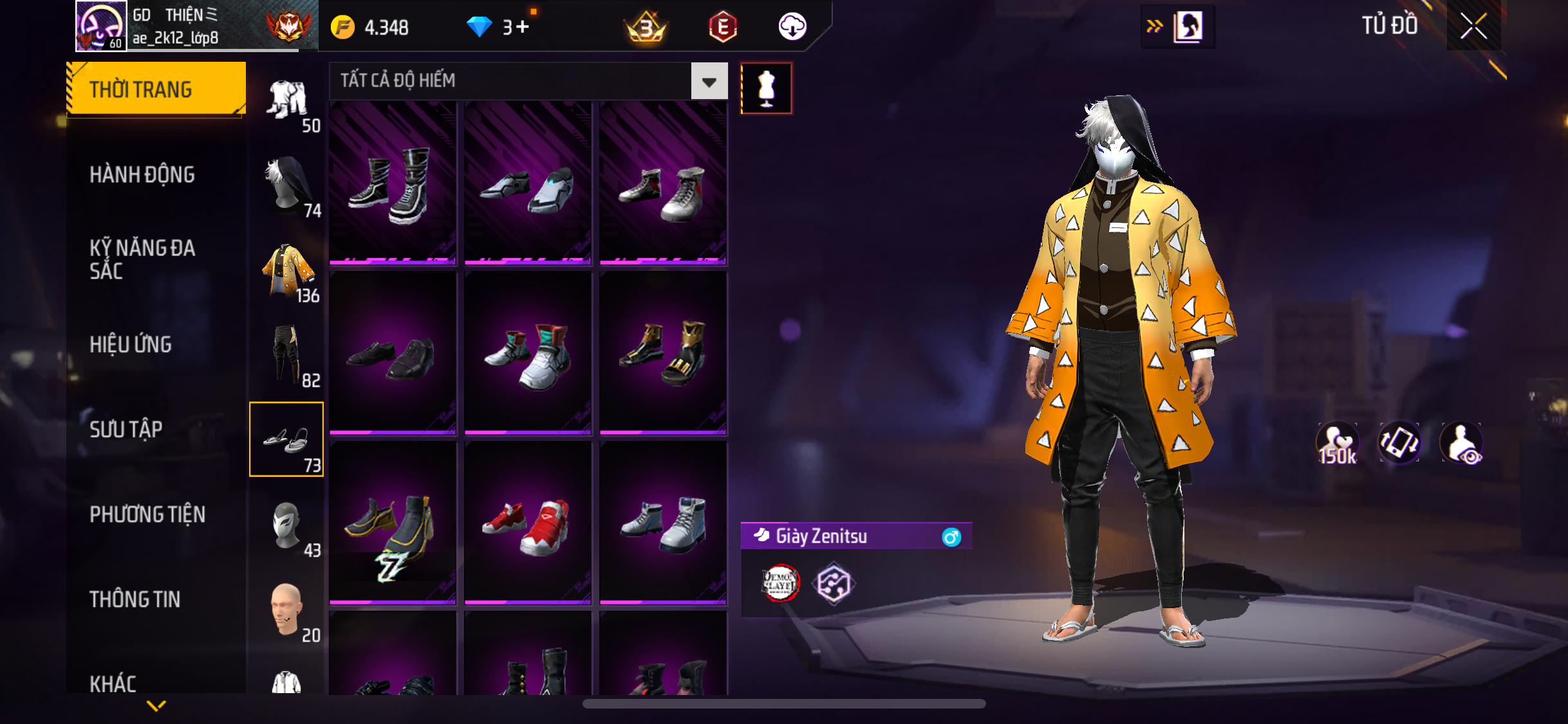
Task: Open the Tất Cả Độ Hiếm rarity dropdown
Action: pyautogui.click(x=709, y=81)
